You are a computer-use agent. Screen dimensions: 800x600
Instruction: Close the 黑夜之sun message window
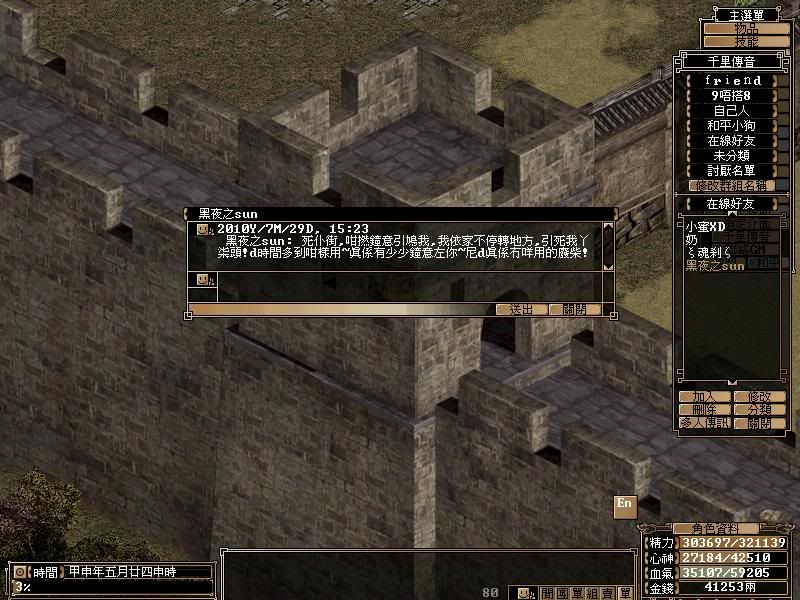[575, 310]
